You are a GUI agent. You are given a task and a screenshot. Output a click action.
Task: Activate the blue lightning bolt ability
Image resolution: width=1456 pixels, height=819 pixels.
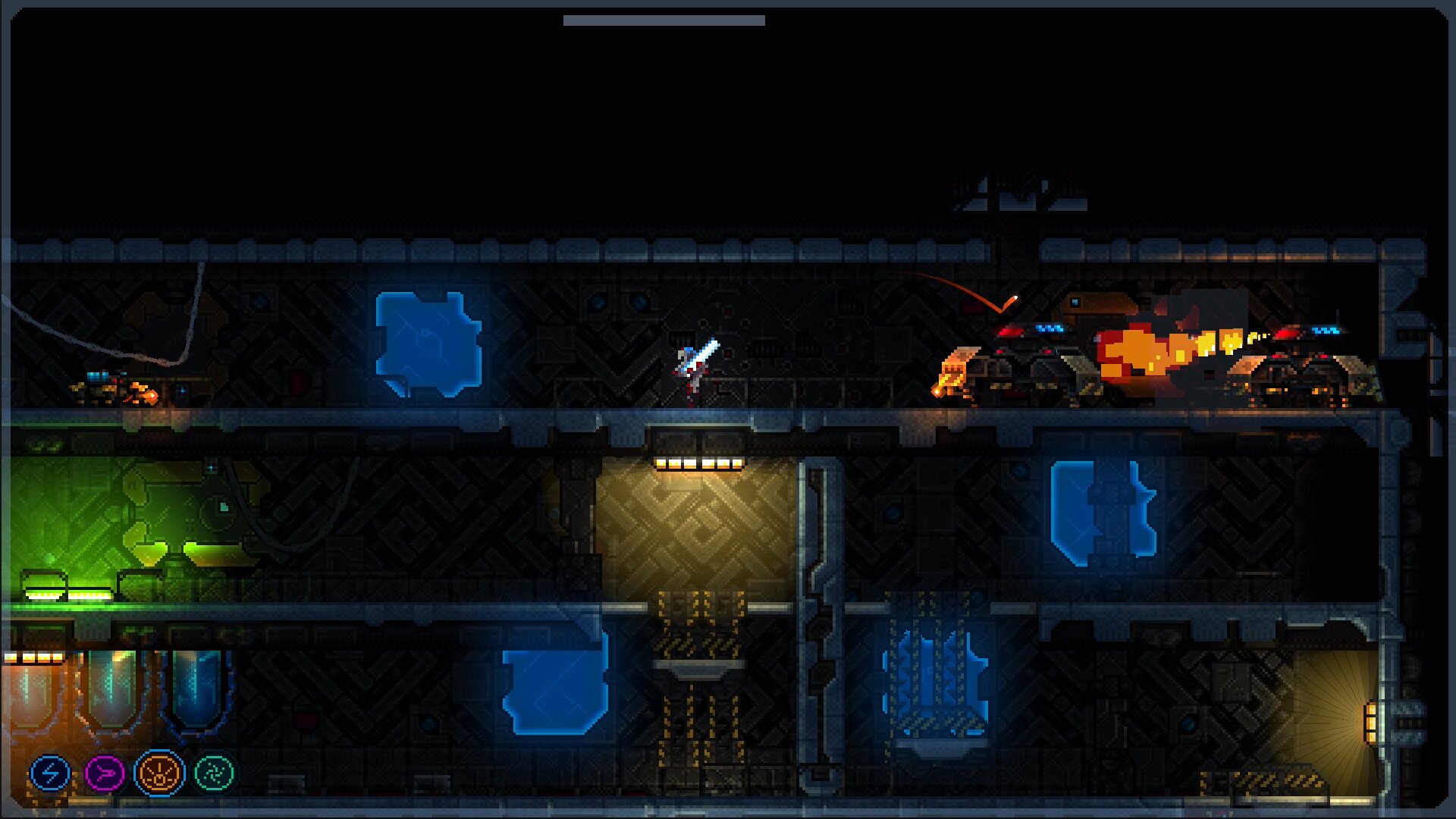tap(50, 773)
